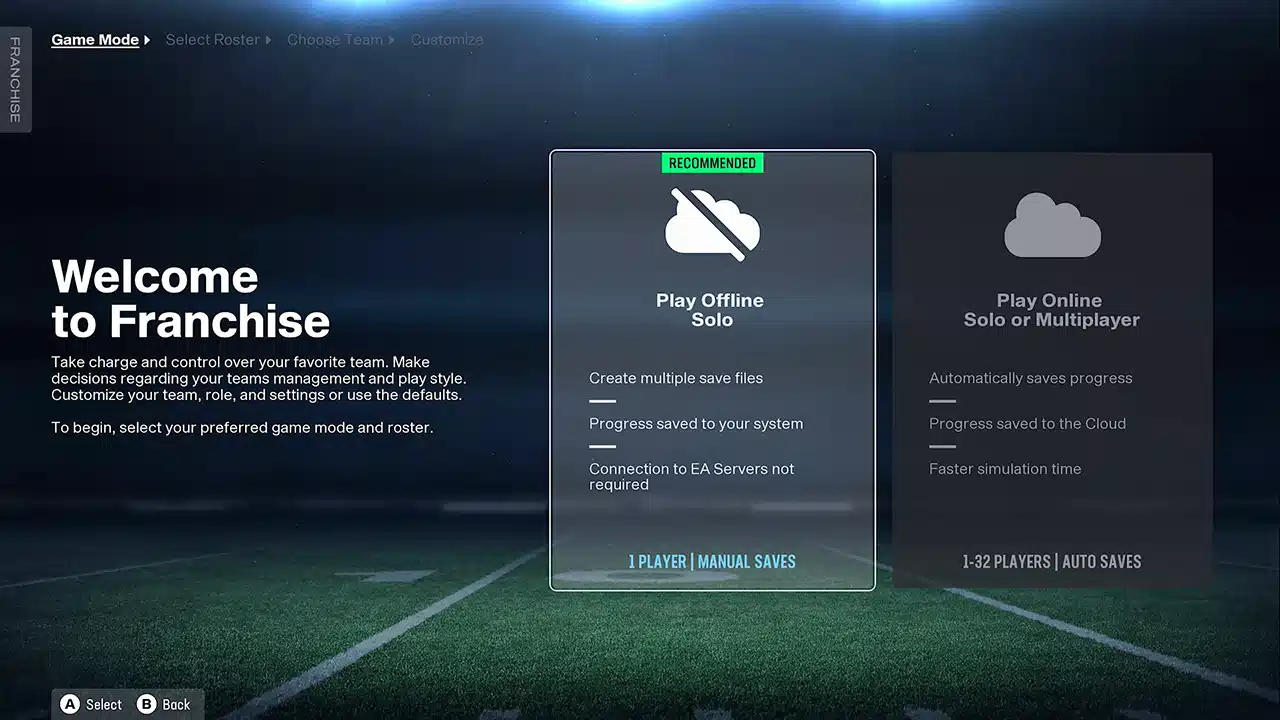Click Connection to EA Servers not required text
The width and height of the screenshot is (1280, 720).
point(691,476)
